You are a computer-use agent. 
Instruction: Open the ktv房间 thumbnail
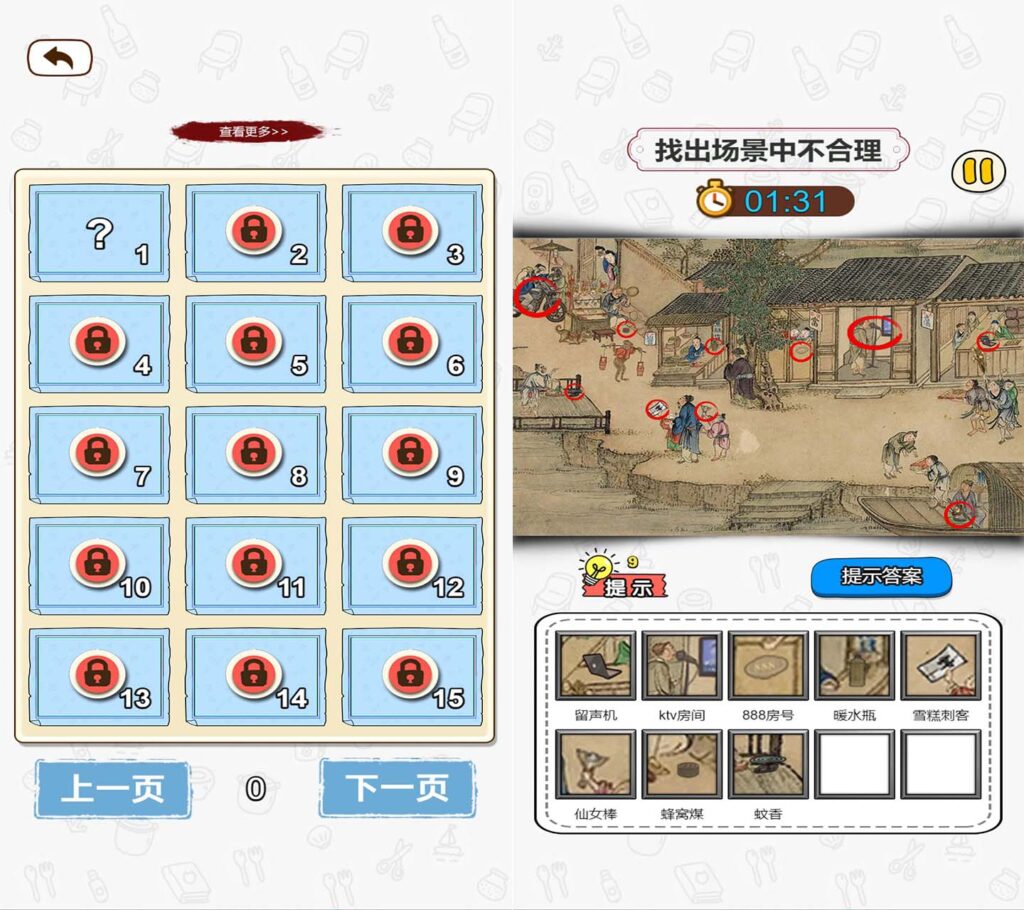tap(682, 665)
